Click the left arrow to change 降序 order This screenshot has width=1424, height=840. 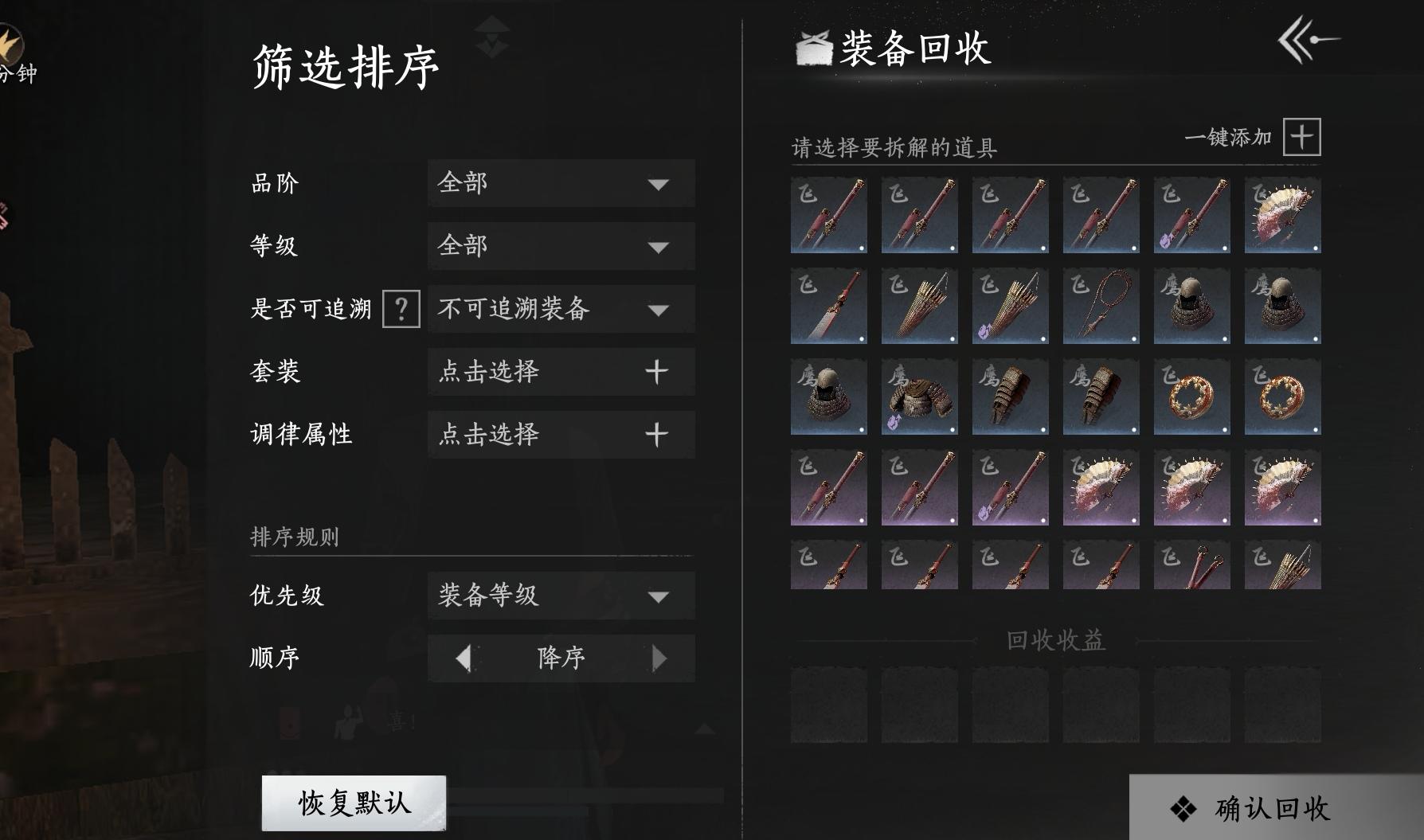click(x=462, y=658)
